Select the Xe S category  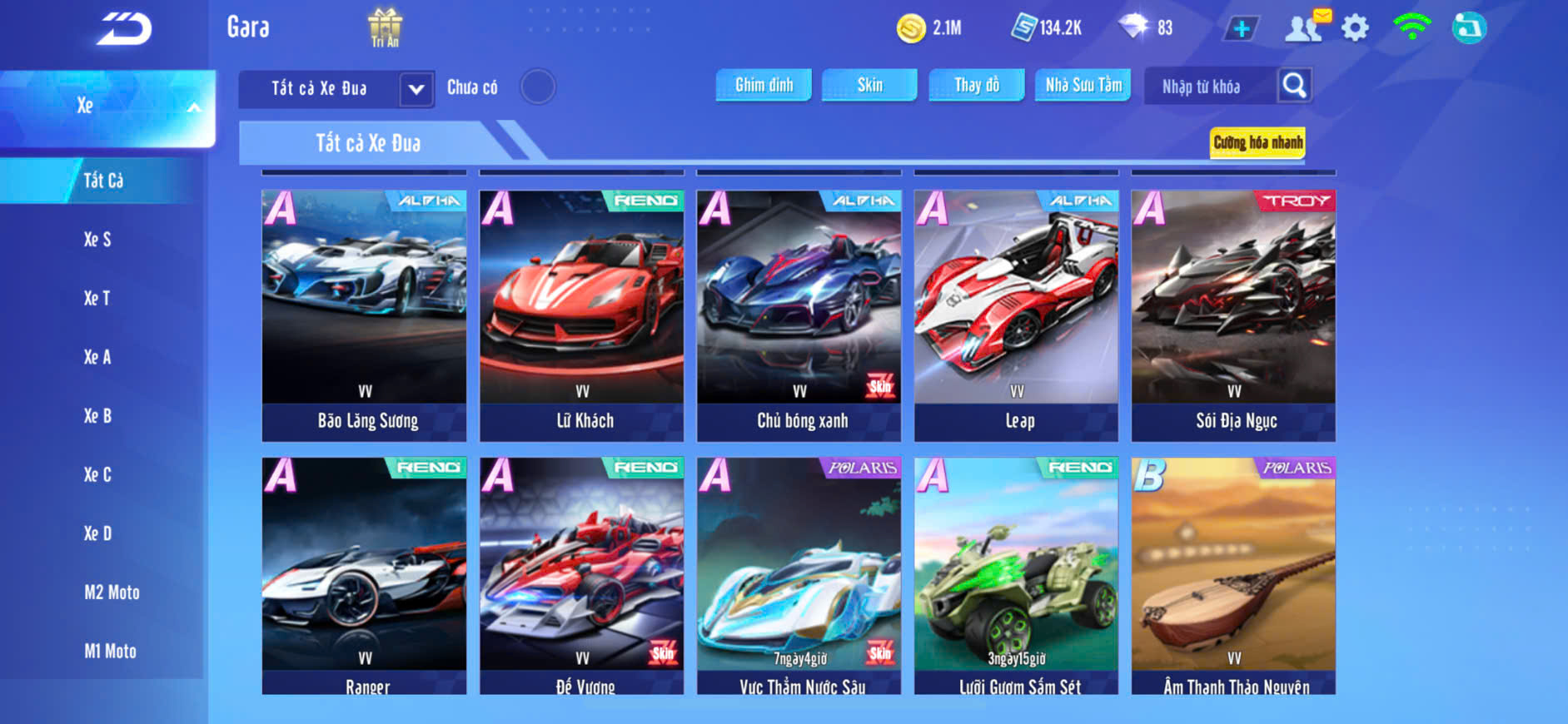(97, 240)
